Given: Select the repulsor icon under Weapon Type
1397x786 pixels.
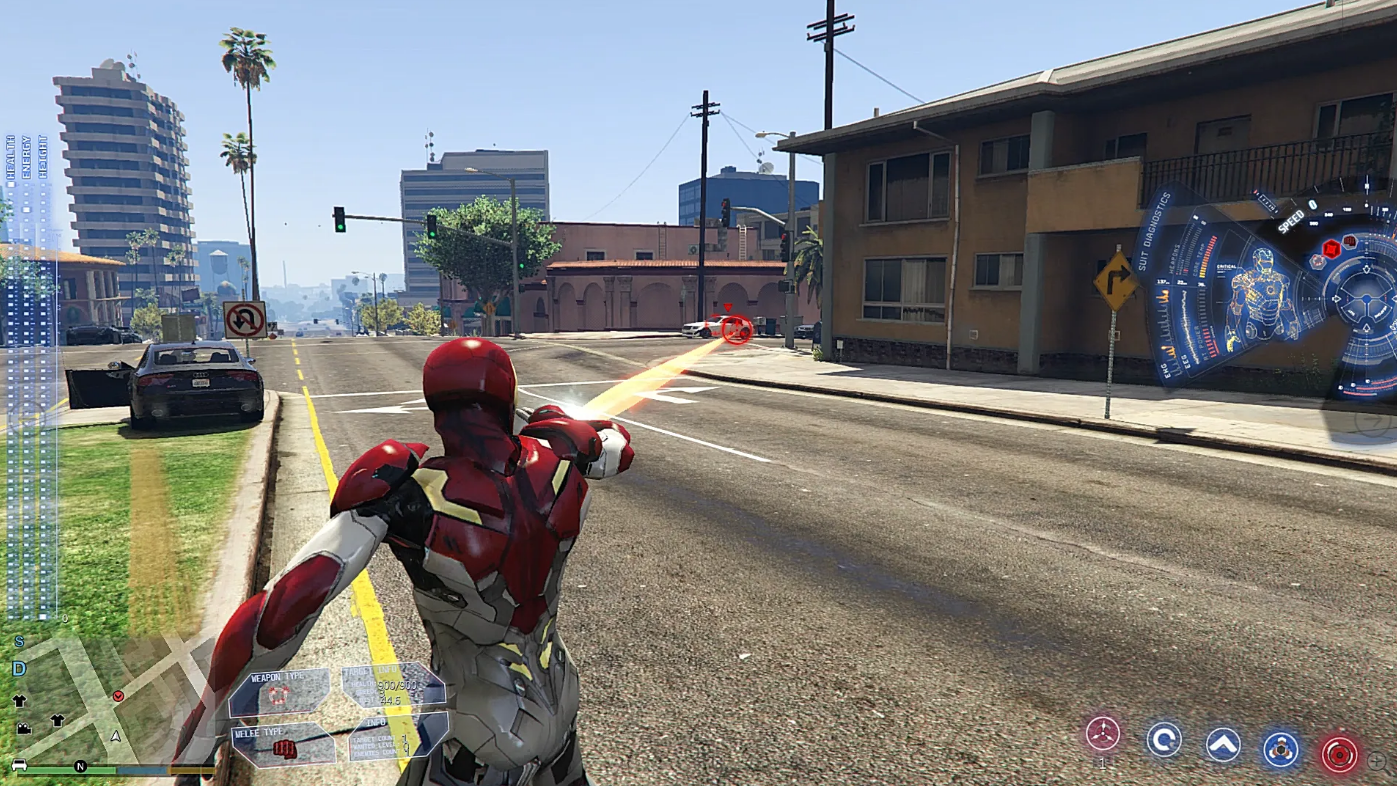Looking at the screenshot, I should tap(278, 695).
